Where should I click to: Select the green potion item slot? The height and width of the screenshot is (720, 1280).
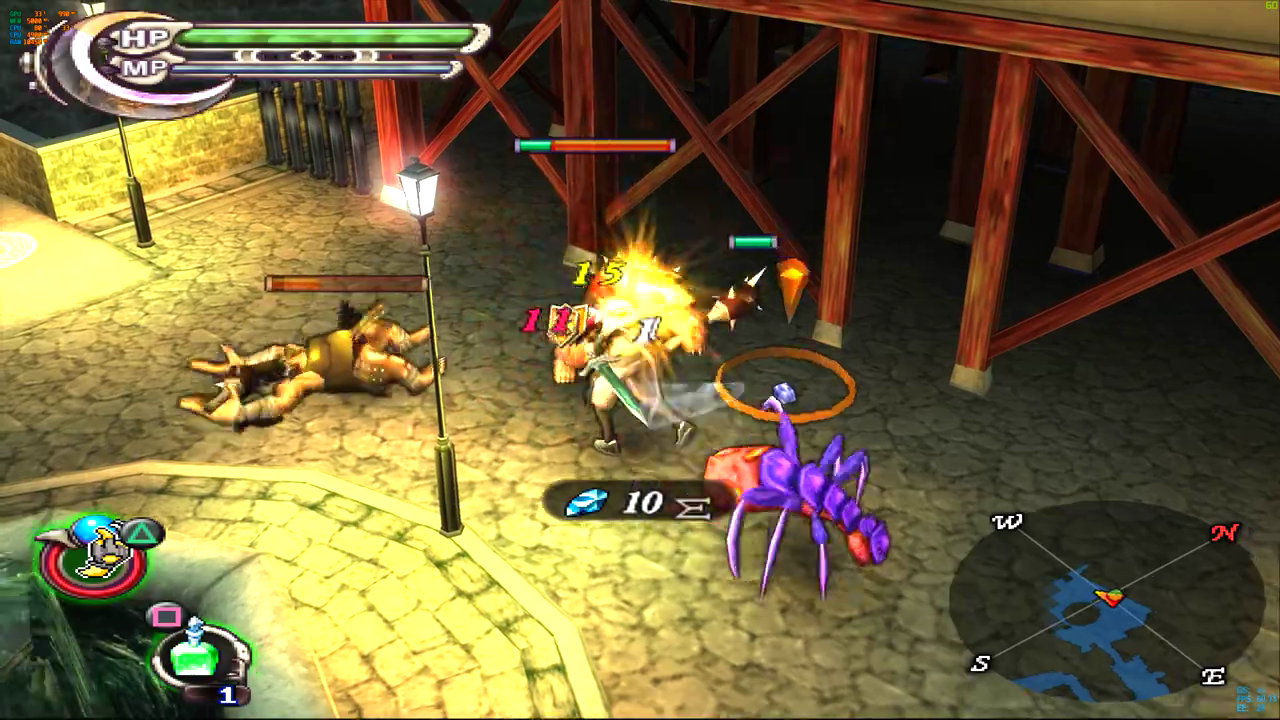(x=197, y=656)
